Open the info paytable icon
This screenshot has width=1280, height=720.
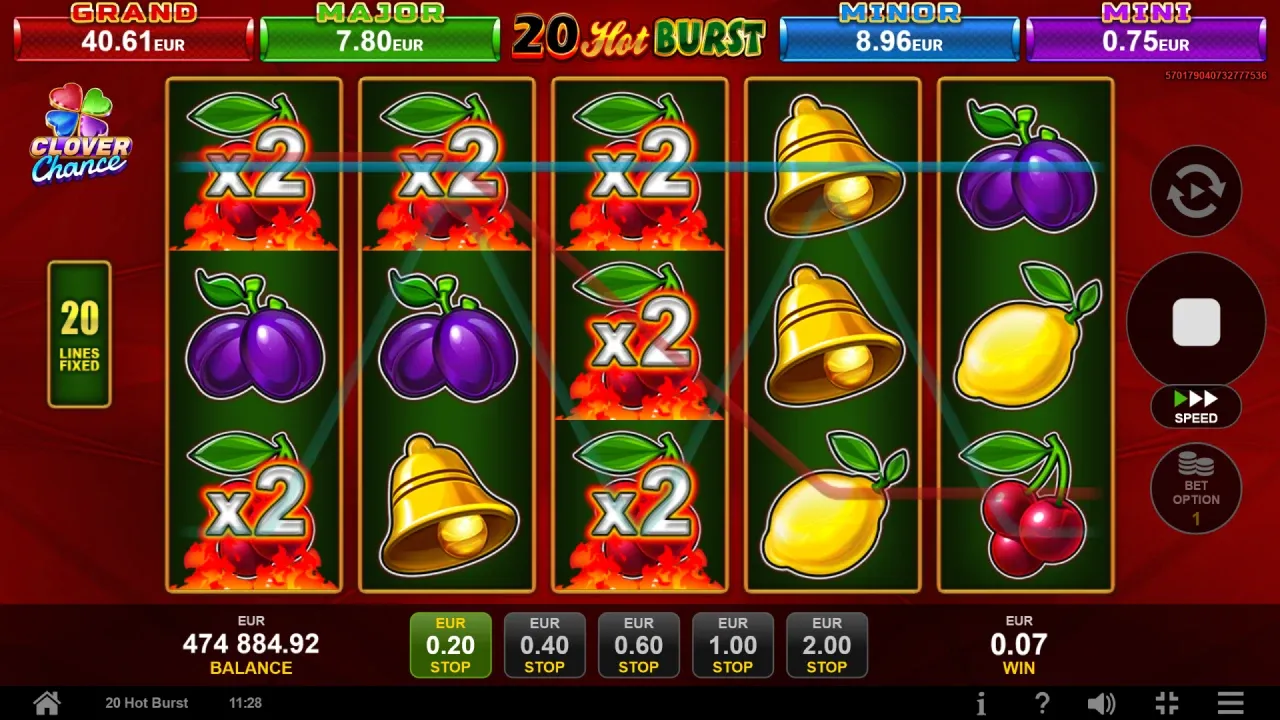point(981,703)
